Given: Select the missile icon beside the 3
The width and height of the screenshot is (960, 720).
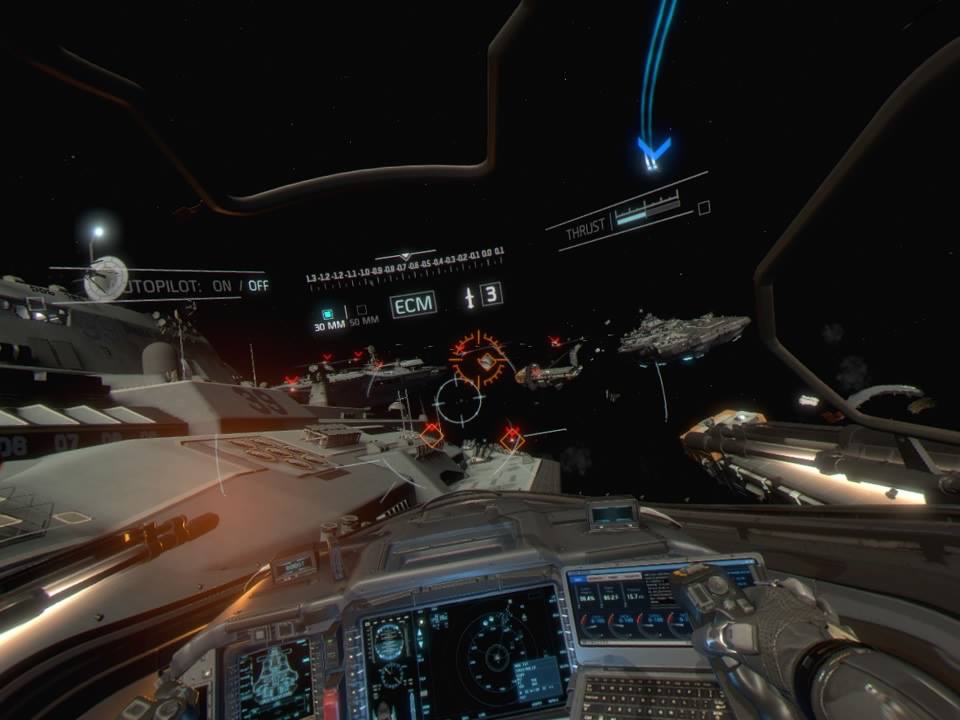Looking at the screenshot, I should [x=468, y=297].
